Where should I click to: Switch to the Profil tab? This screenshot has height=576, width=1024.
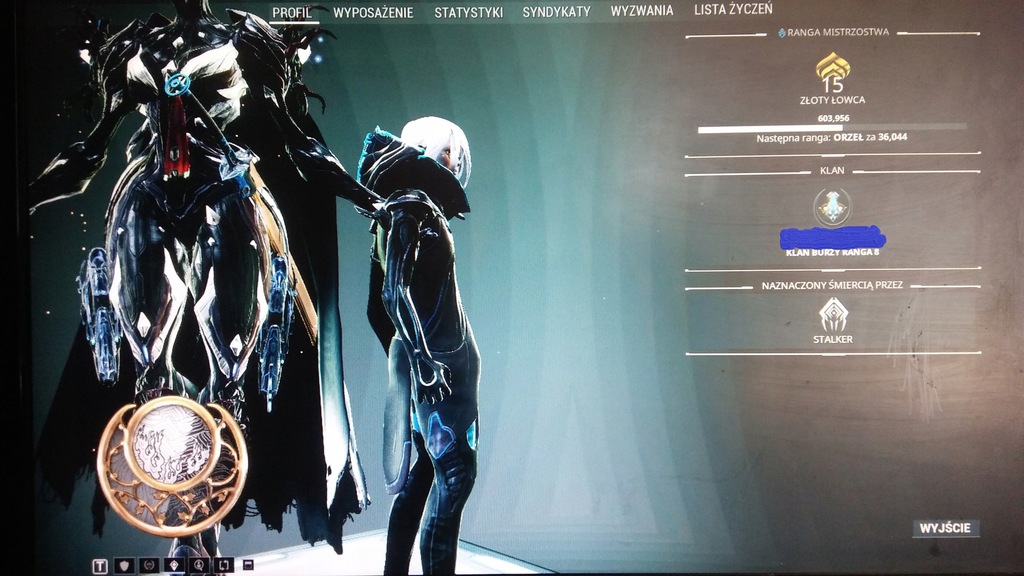click(x=295, y=12)
